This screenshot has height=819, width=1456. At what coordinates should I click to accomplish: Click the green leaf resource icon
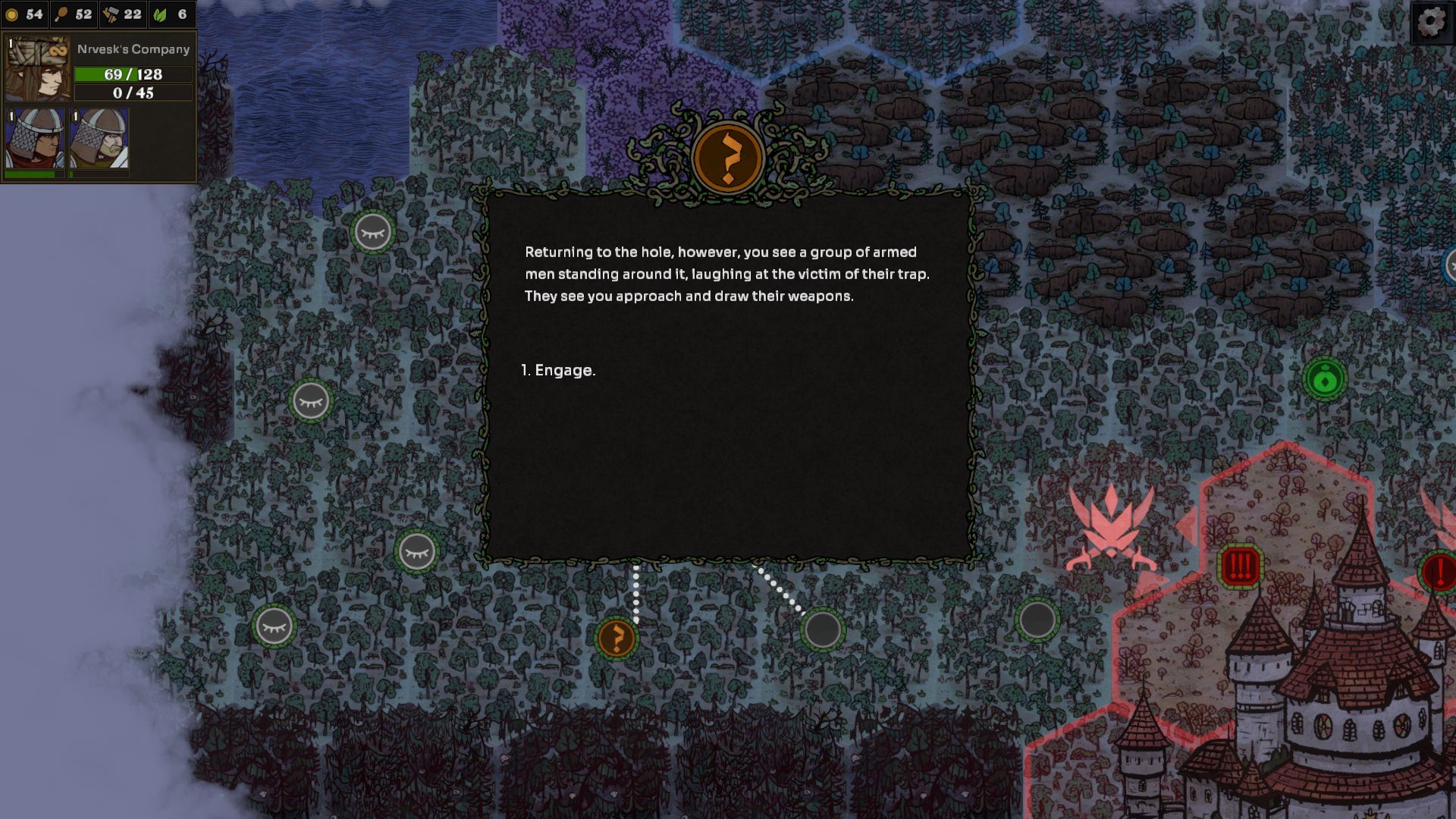click(161, 14)
